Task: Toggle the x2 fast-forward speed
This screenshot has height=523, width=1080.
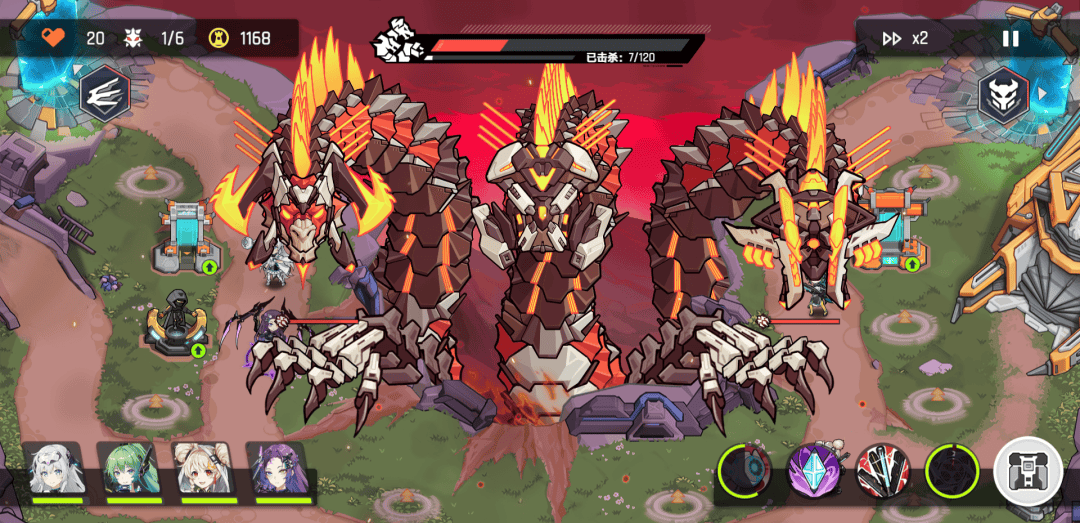Action: tap(905, 39)
